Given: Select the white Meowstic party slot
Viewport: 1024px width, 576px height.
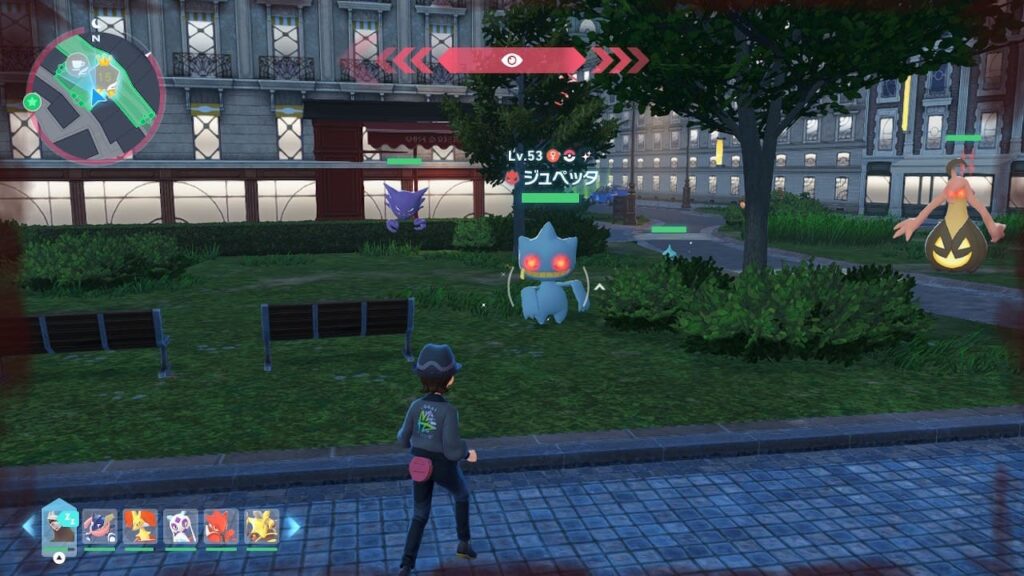Looking at the screenshot, I should tap(181, 526).
